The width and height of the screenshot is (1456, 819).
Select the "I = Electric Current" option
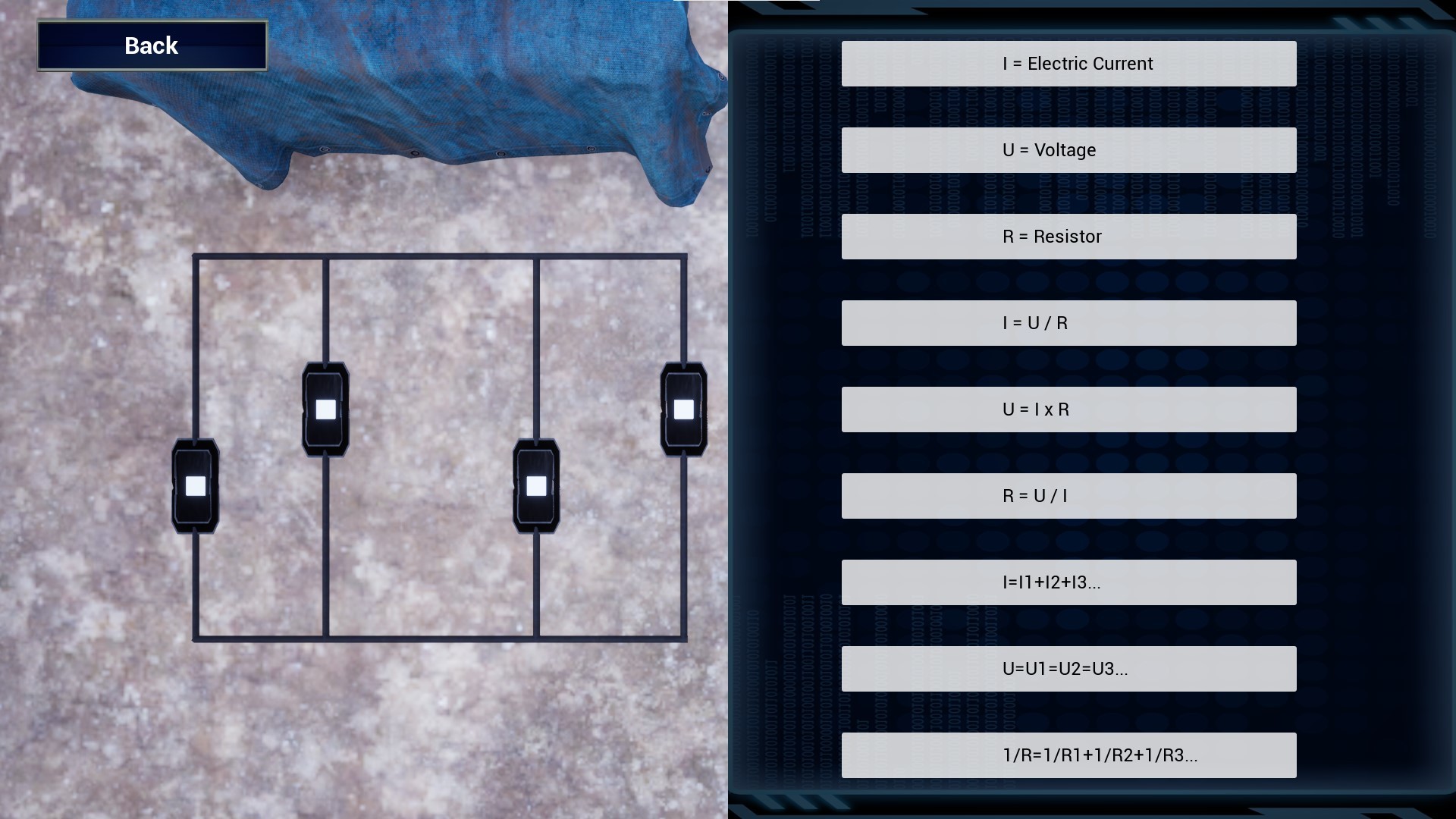click(x=1068, y=63)
